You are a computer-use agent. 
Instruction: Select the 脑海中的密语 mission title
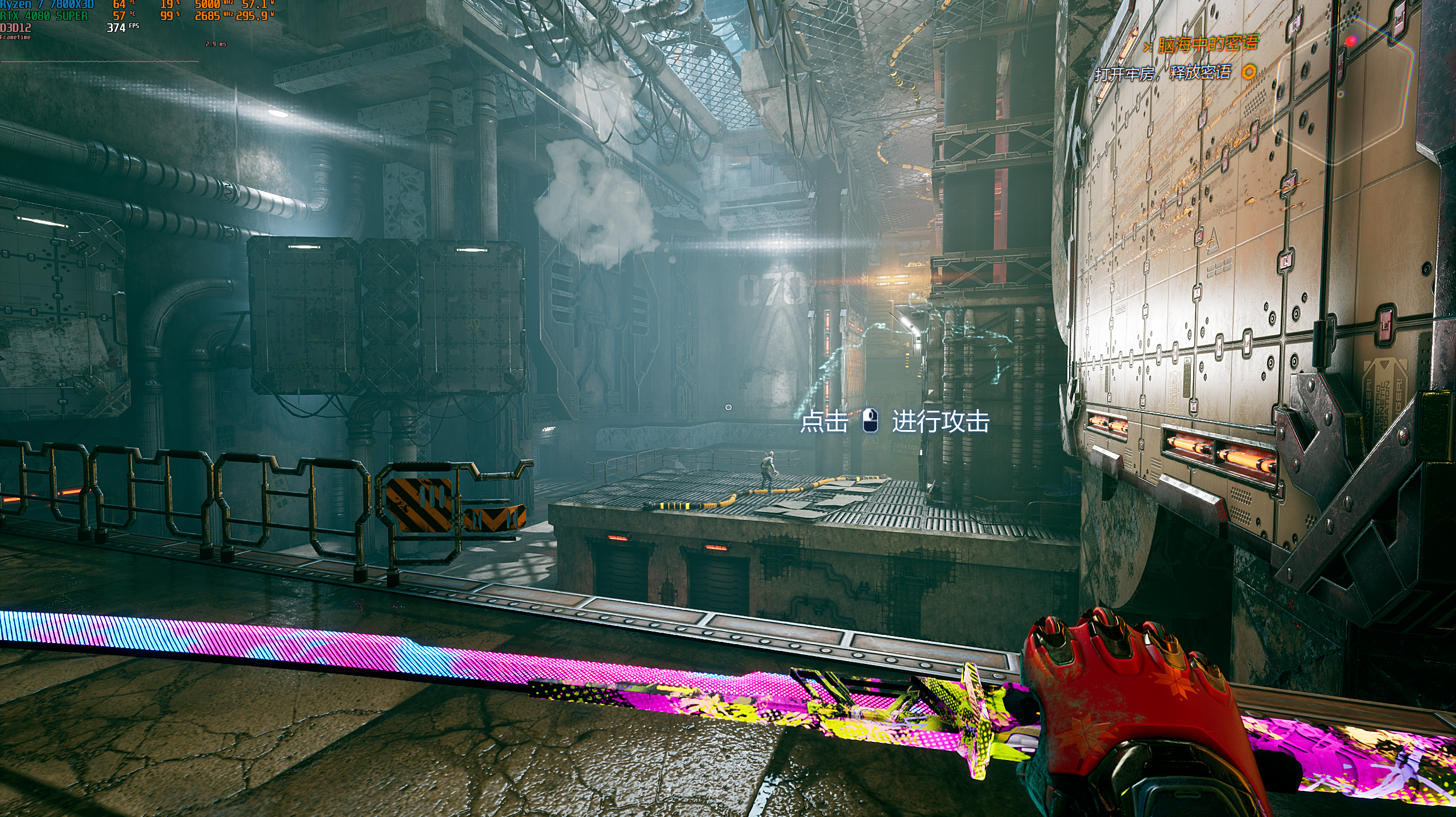tap(1207, 44)
